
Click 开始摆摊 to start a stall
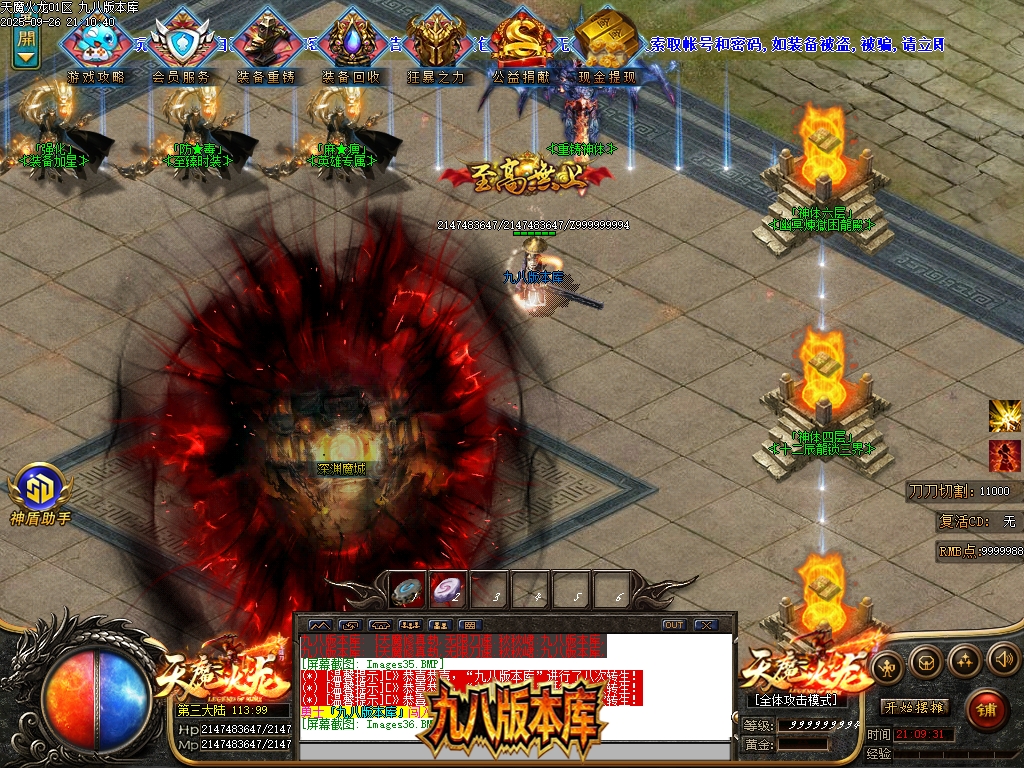coord(914,707)
